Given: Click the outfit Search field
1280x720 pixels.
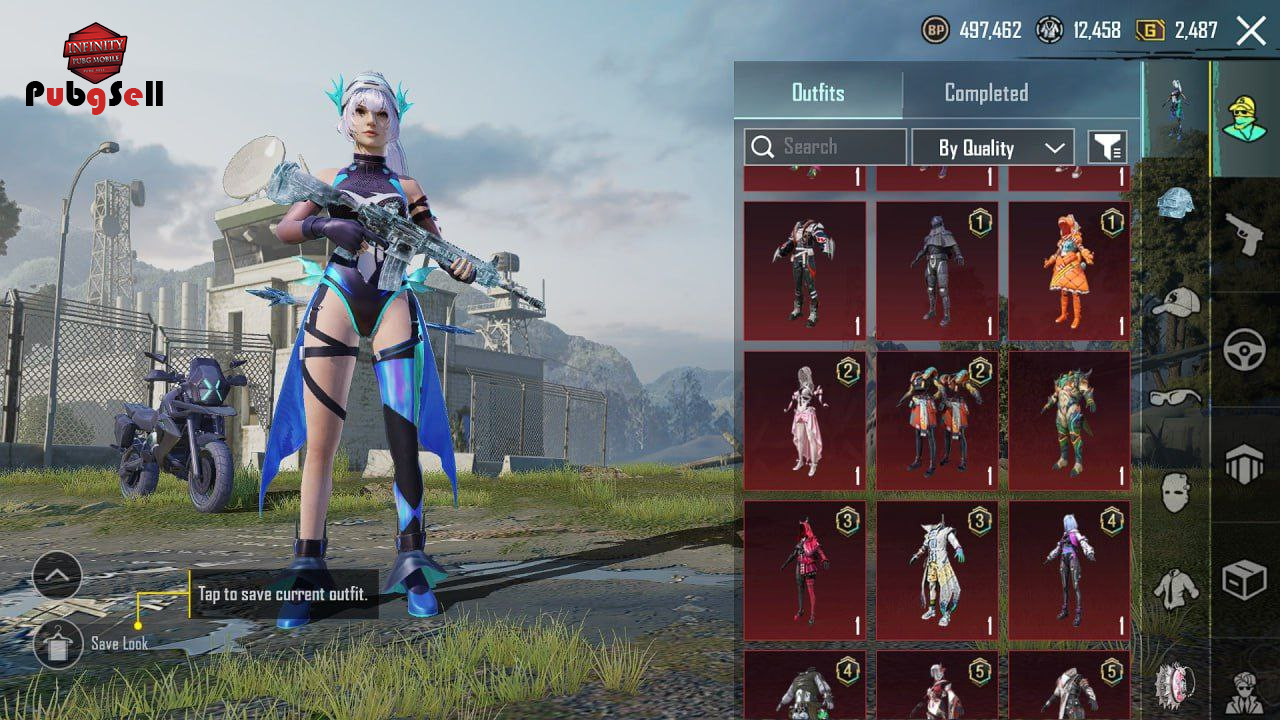Looking at the screenshot, I should click(825, 147).
